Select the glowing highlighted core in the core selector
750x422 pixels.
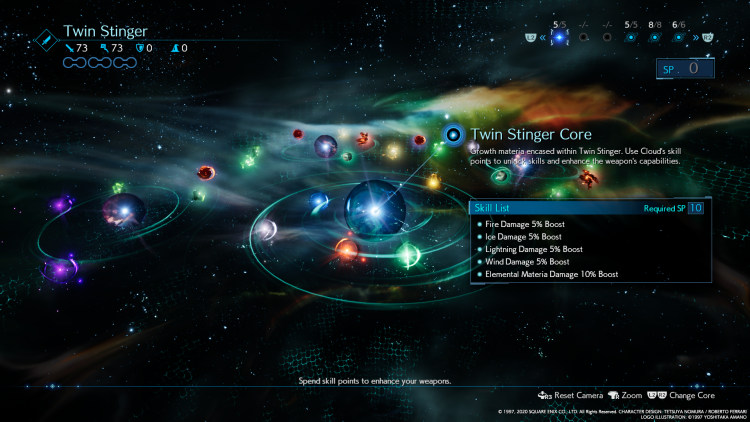(560, 37)
